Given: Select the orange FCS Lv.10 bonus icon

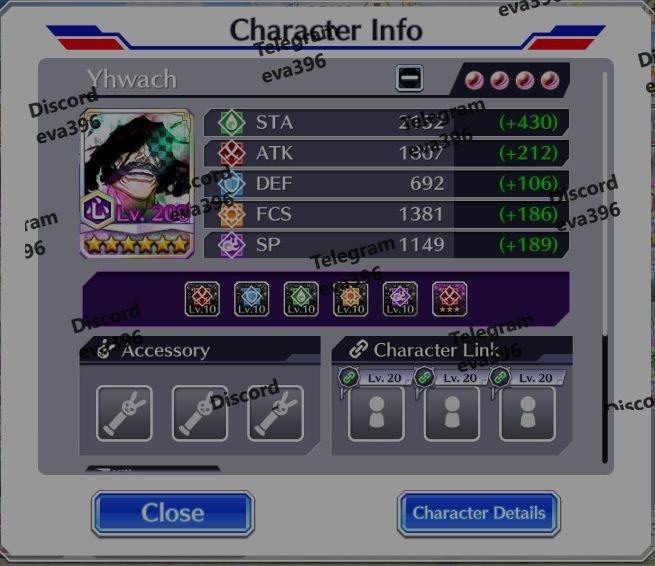Looking at the screenshot, I should point(351,298).
